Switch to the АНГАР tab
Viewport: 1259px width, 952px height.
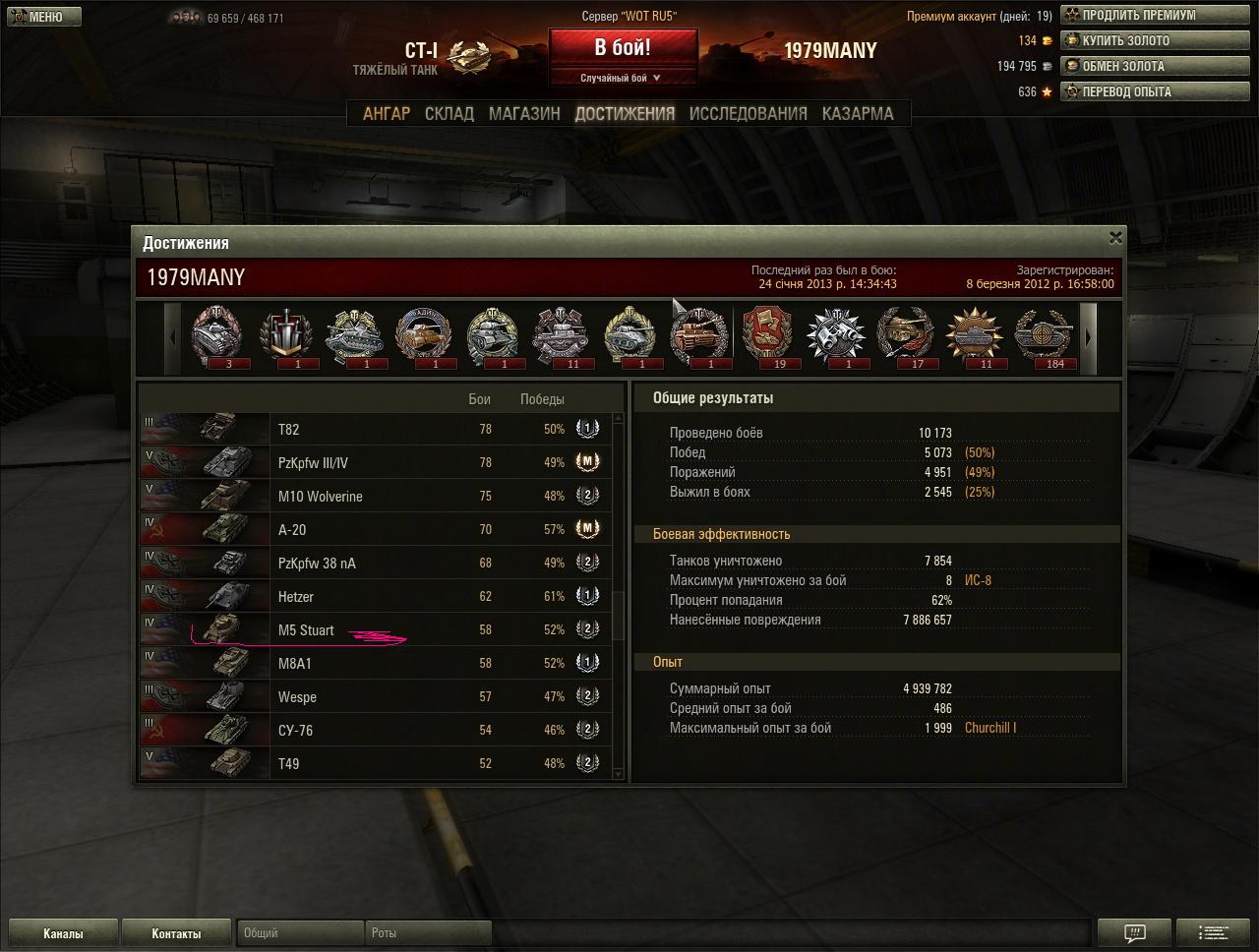pos(387,113)
